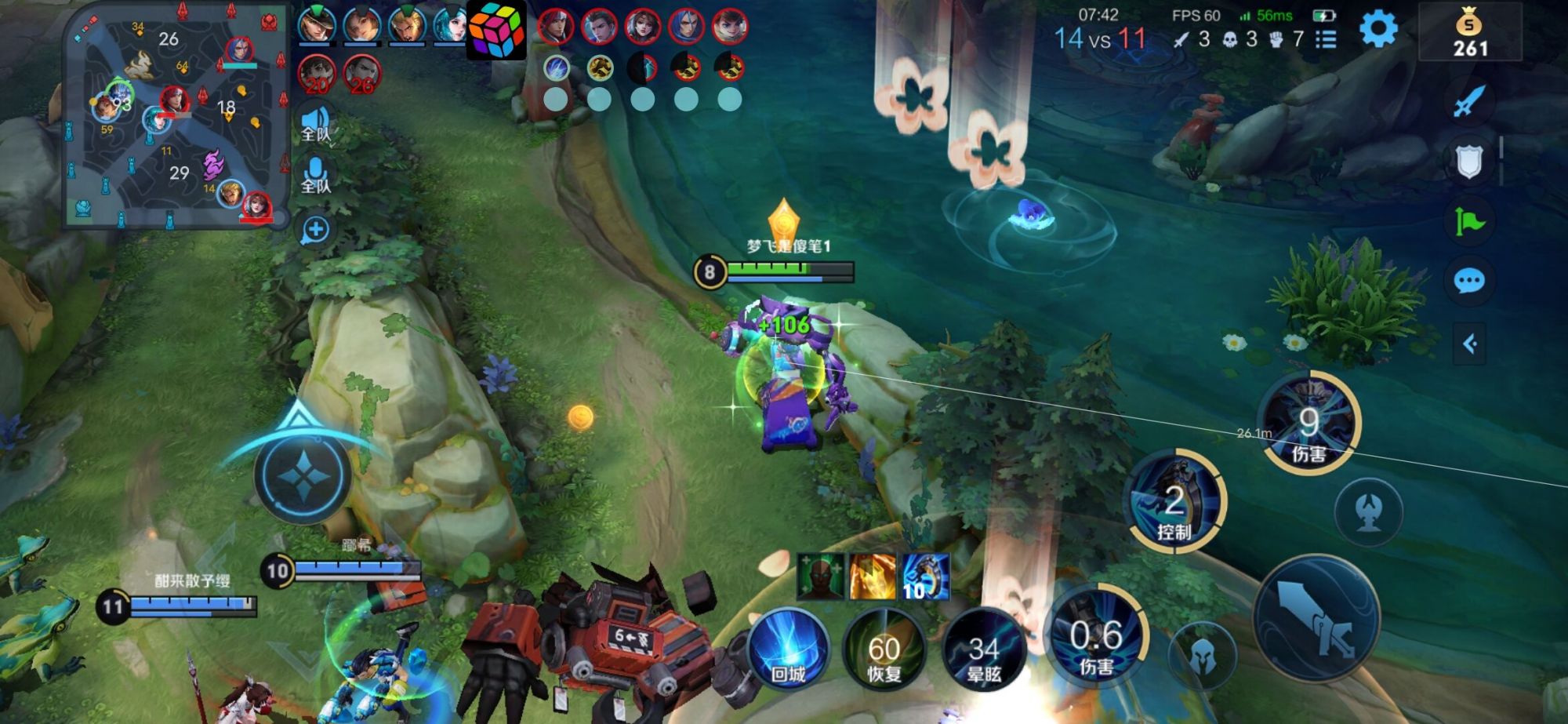Trigger the 伤害 skill showing 9 cooldown
Viewport: 1568px width, 724px height.
click(x=1308, y=424)
